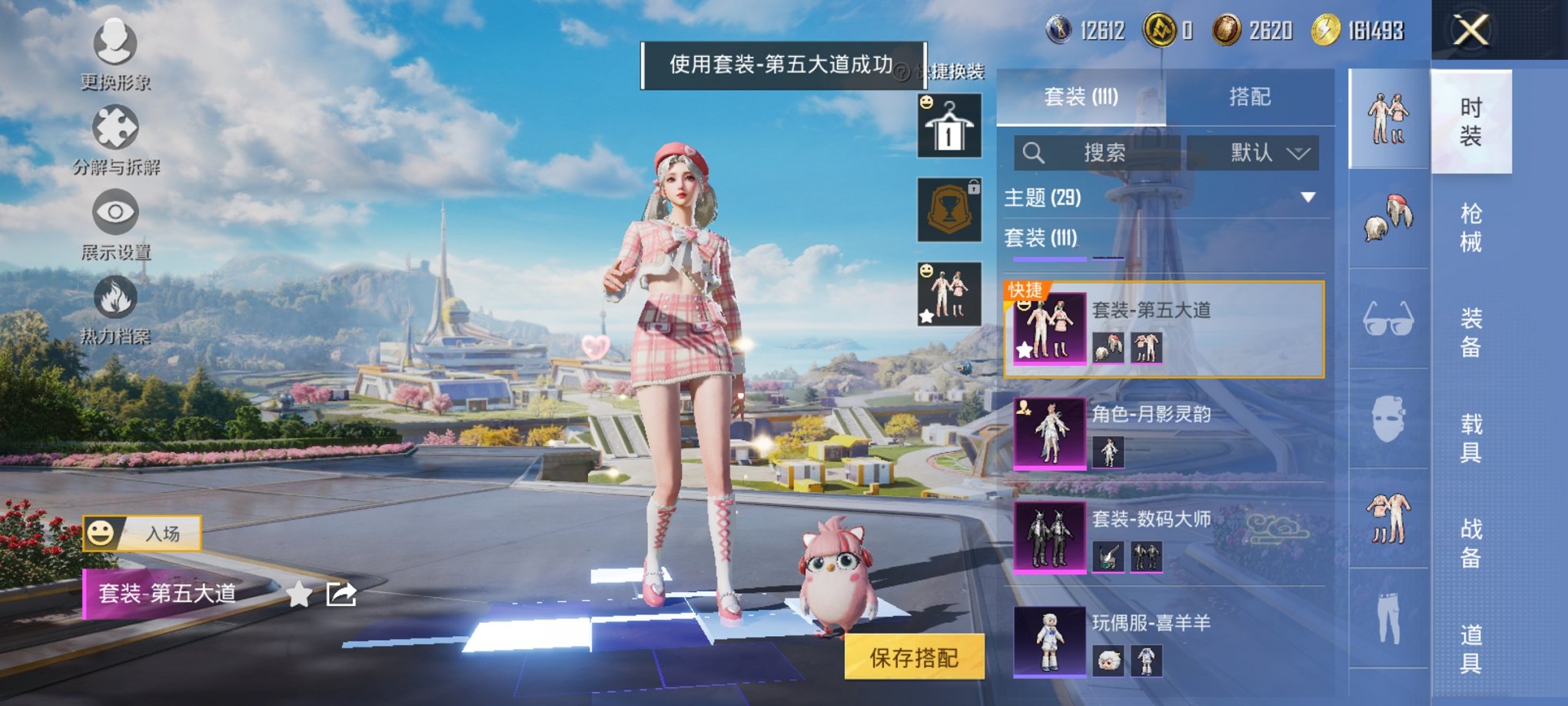The height and width of the screenshot is (706, 1568).
Task: Open 展示设置 display settings
Action: click(115, 223)
